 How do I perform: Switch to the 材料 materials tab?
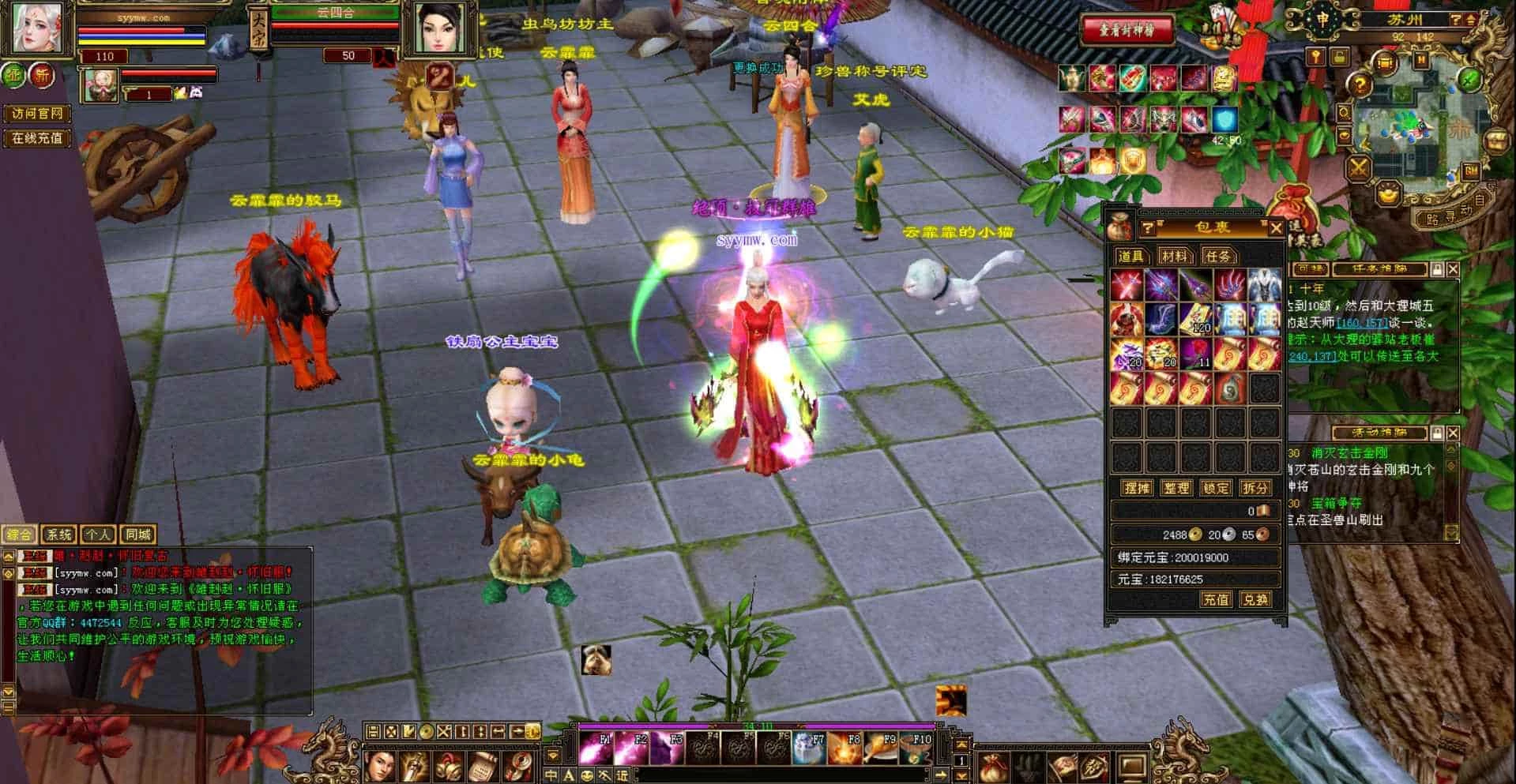[1174, 256]
